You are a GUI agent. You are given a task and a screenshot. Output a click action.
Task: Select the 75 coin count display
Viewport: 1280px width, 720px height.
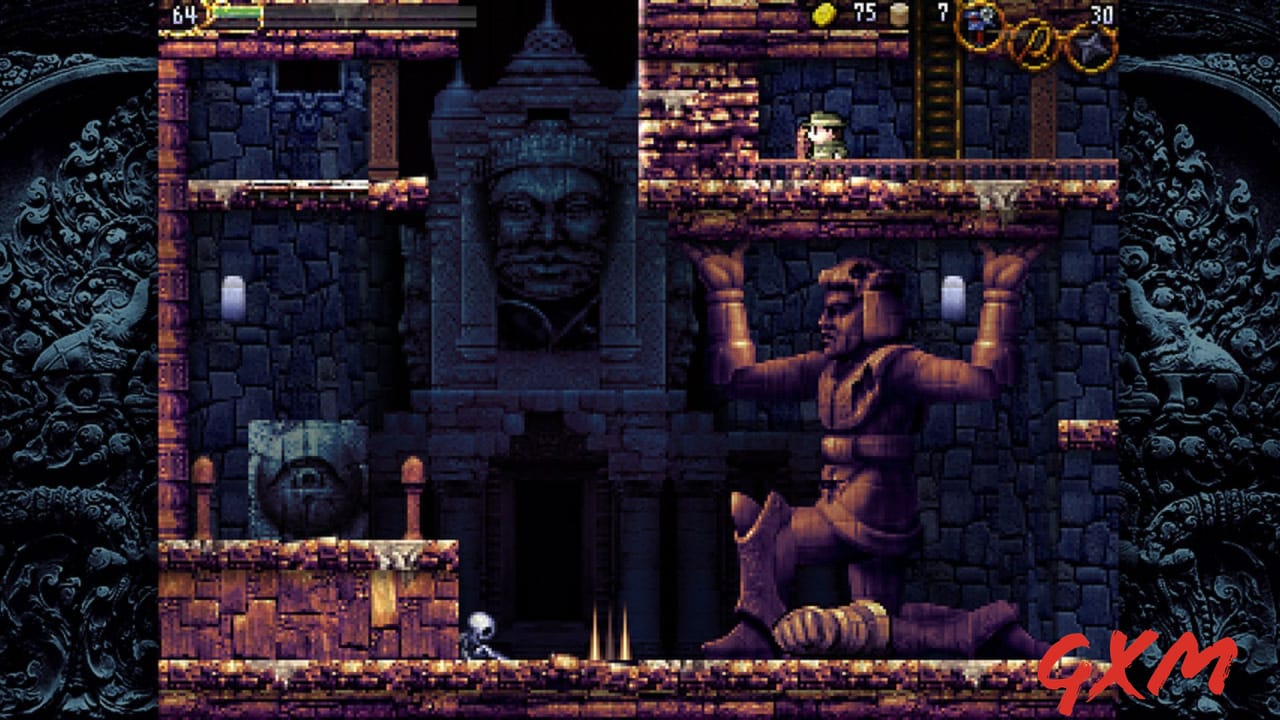click(865, 15)
